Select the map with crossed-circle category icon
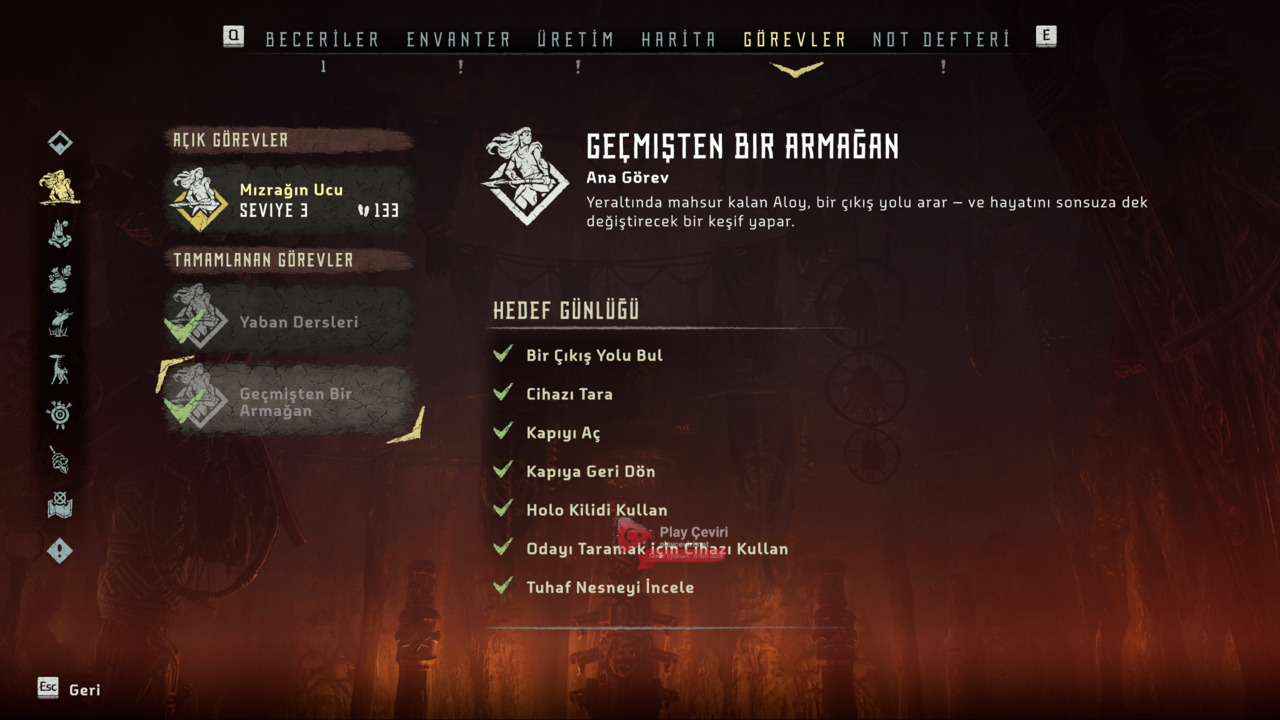The height and width of the screenshot is (720, 1280). tap(60, 505)
